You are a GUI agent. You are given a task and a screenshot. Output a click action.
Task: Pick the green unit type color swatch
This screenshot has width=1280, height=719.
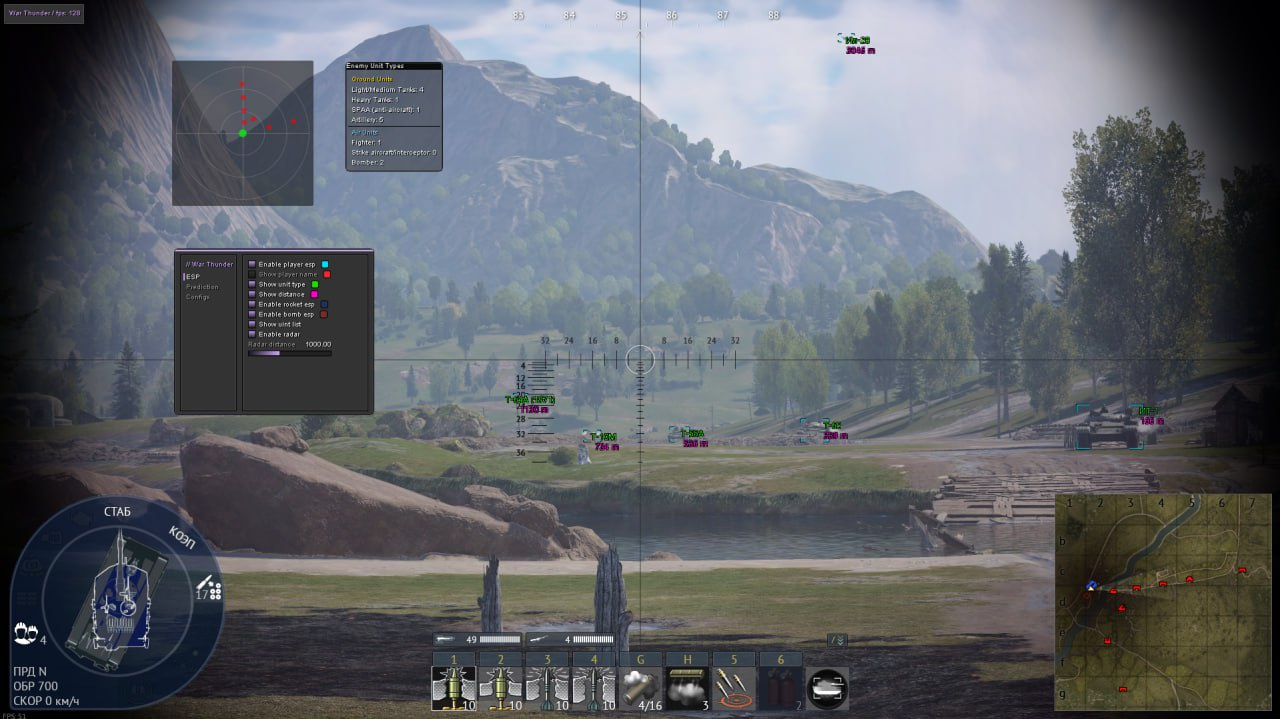point(315,284)
